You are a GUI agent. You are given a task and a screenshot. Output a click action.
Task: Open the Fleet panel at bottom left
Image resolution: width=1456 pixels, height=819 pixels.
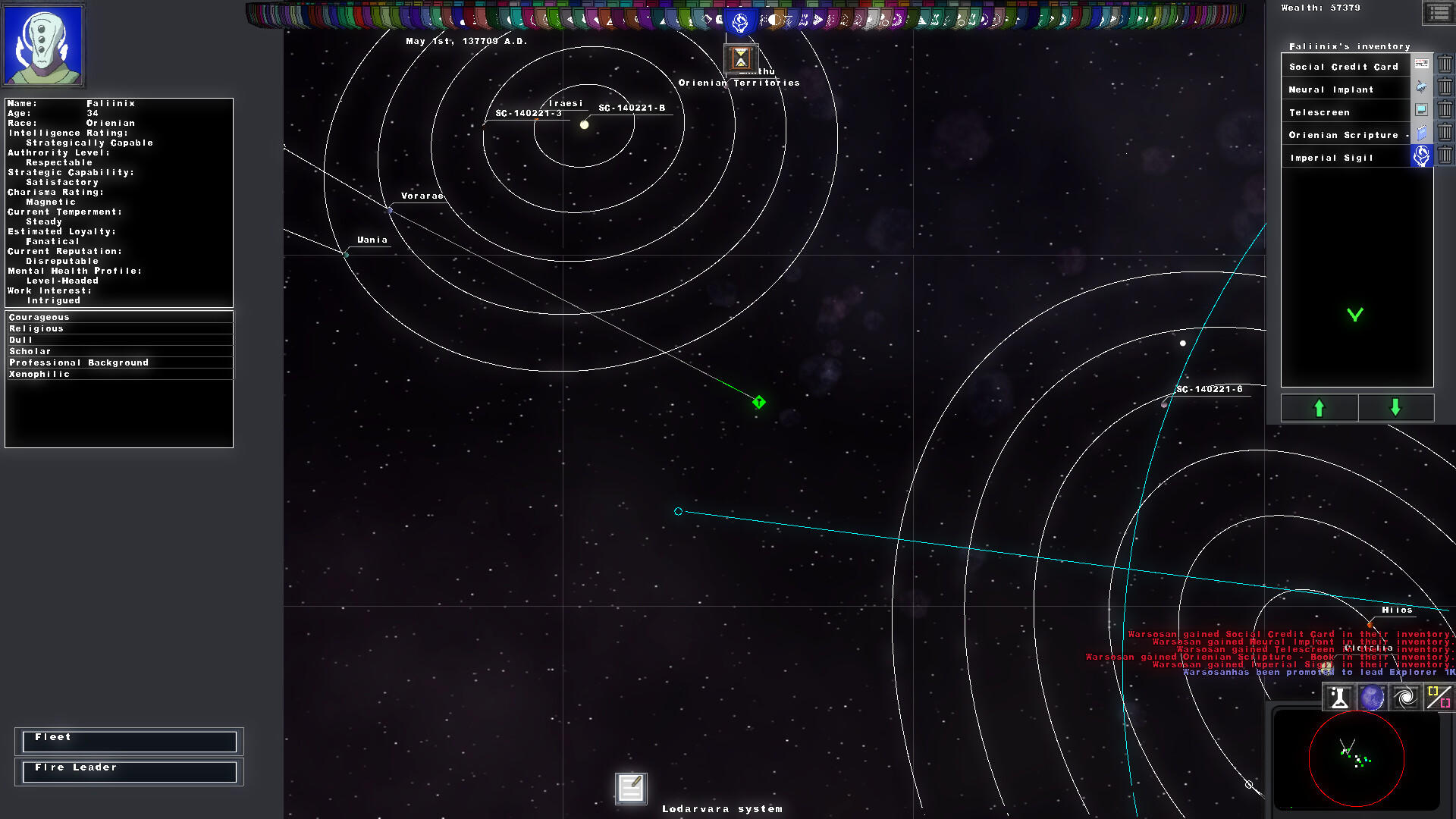pos(129,741)
